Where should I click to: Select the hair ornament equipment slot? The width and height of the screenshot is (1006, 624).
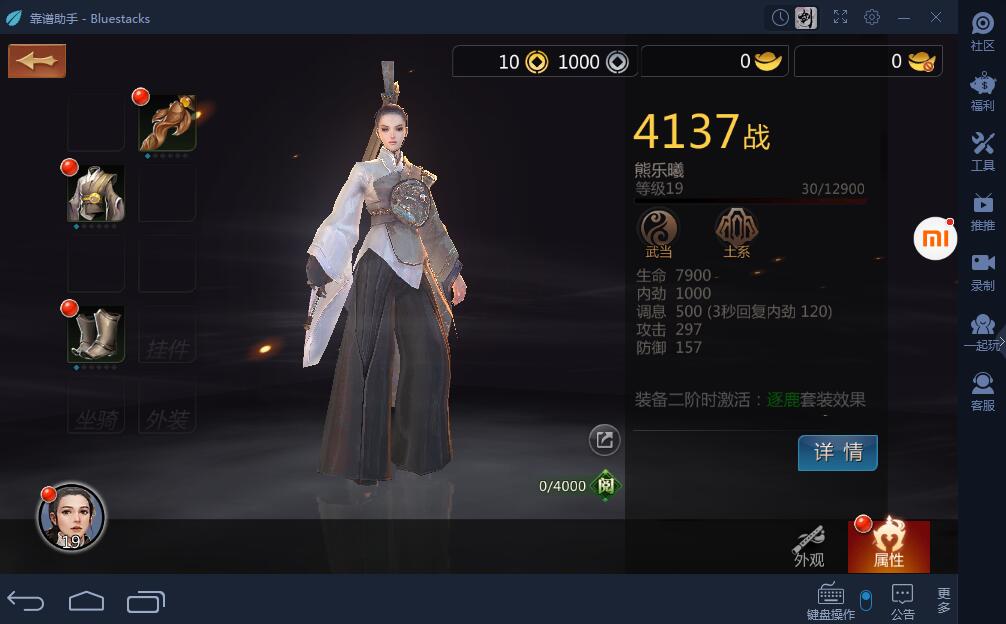[167, 123]
